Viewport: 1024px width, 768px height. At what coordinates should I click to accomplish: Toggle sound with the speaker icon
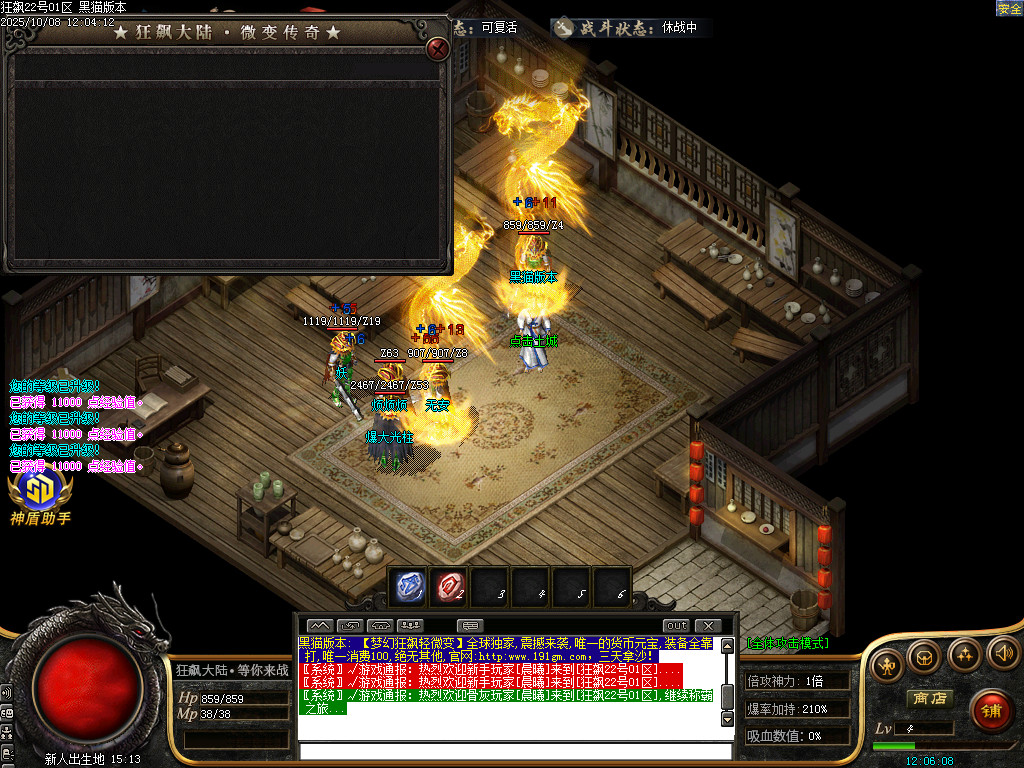[x=1002, y=653]
